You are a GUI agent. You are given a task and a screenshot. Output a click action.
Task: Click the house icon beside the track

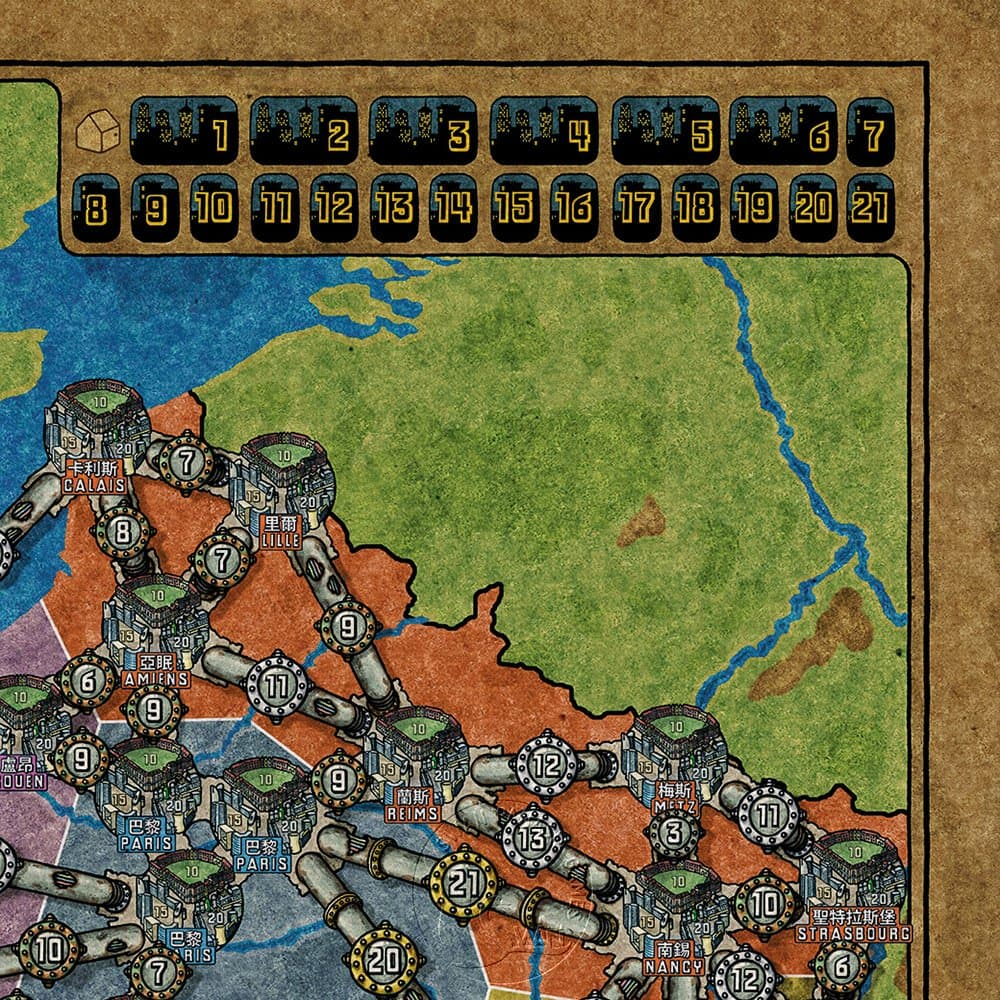coord(98,131)
